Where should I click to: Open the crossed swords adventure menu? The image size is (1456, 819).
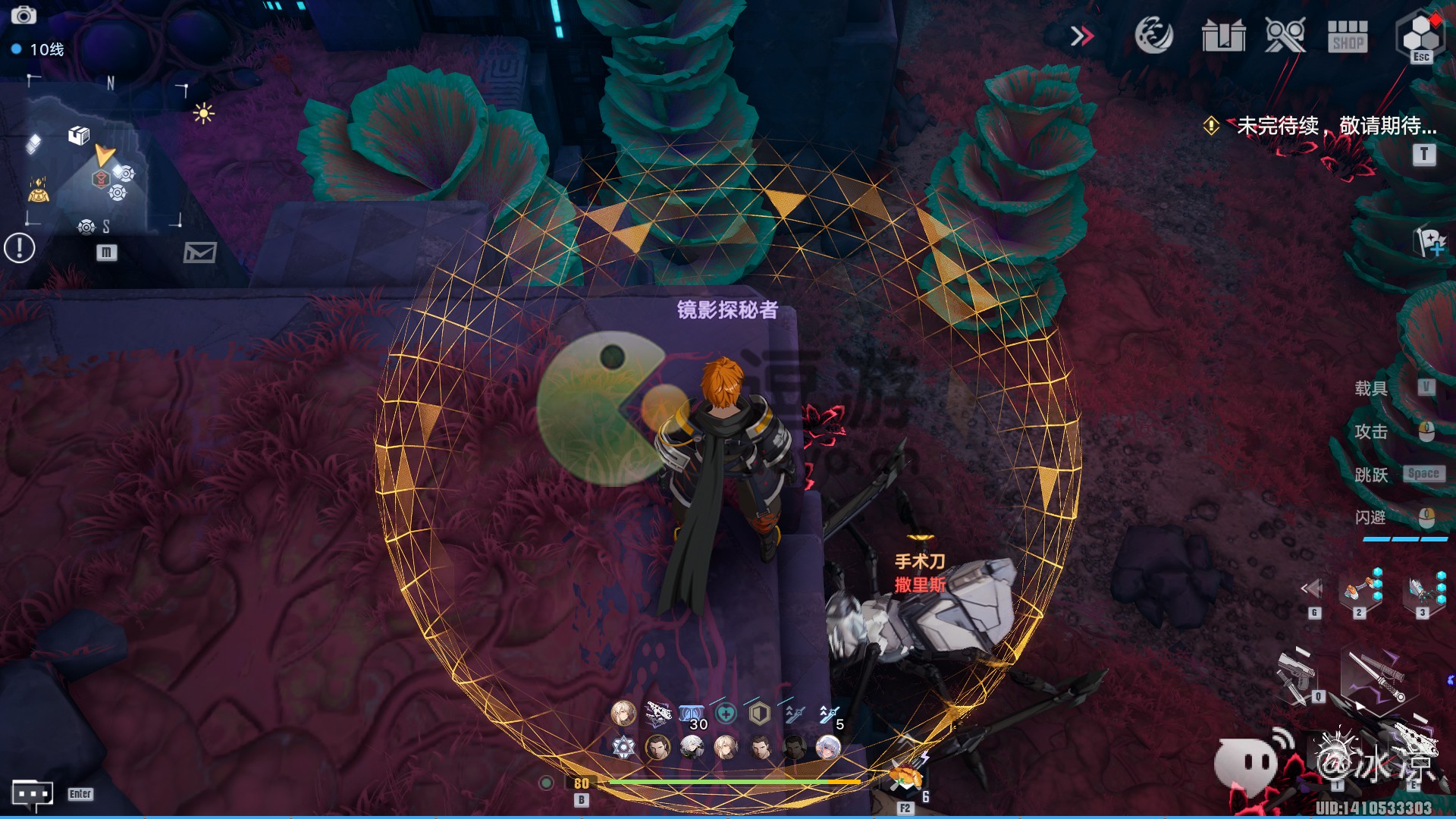(x=1285, y=36)
